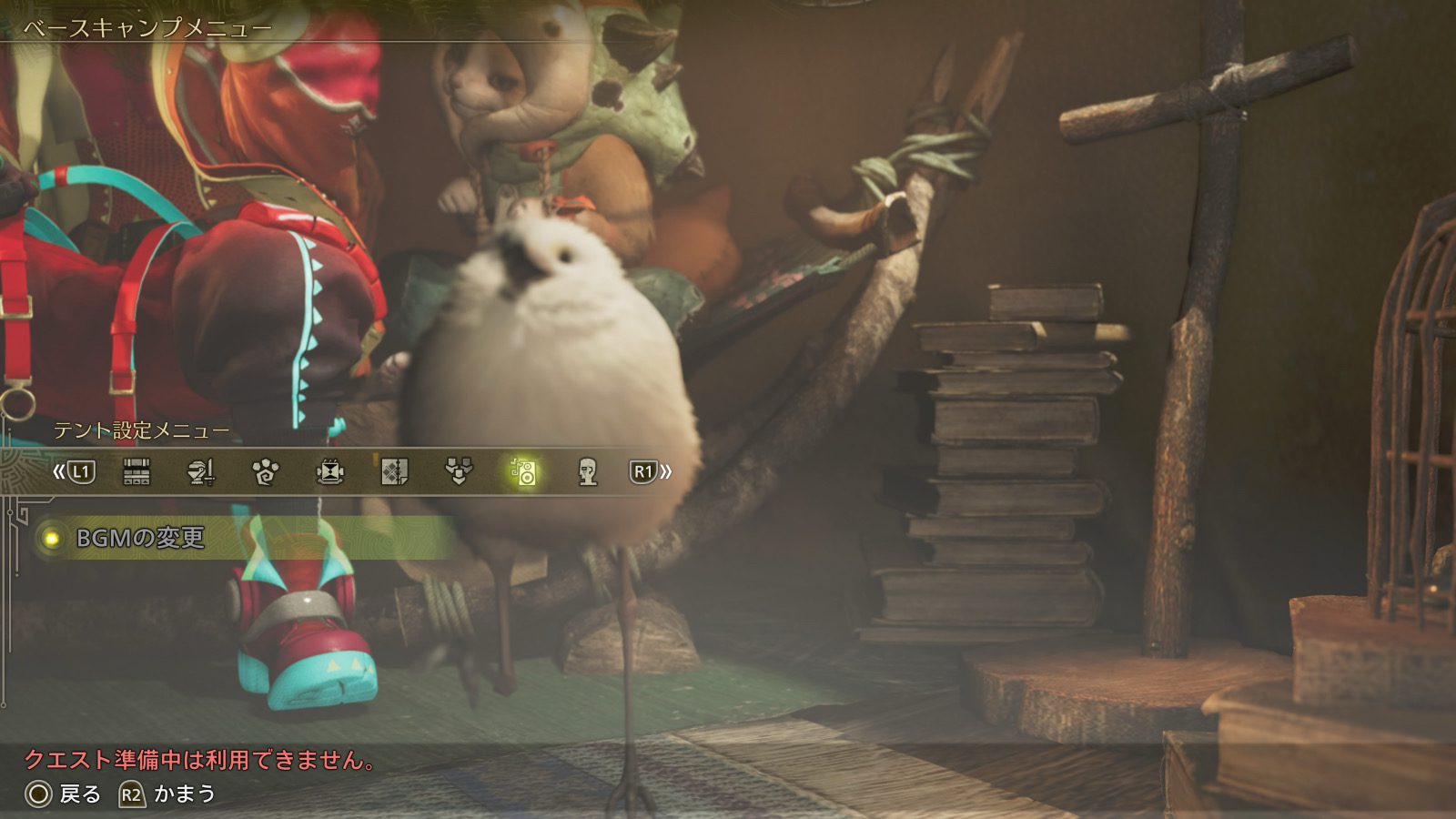Select the highlighted speaker music tab
The image size is (1456, 819).
523,471
